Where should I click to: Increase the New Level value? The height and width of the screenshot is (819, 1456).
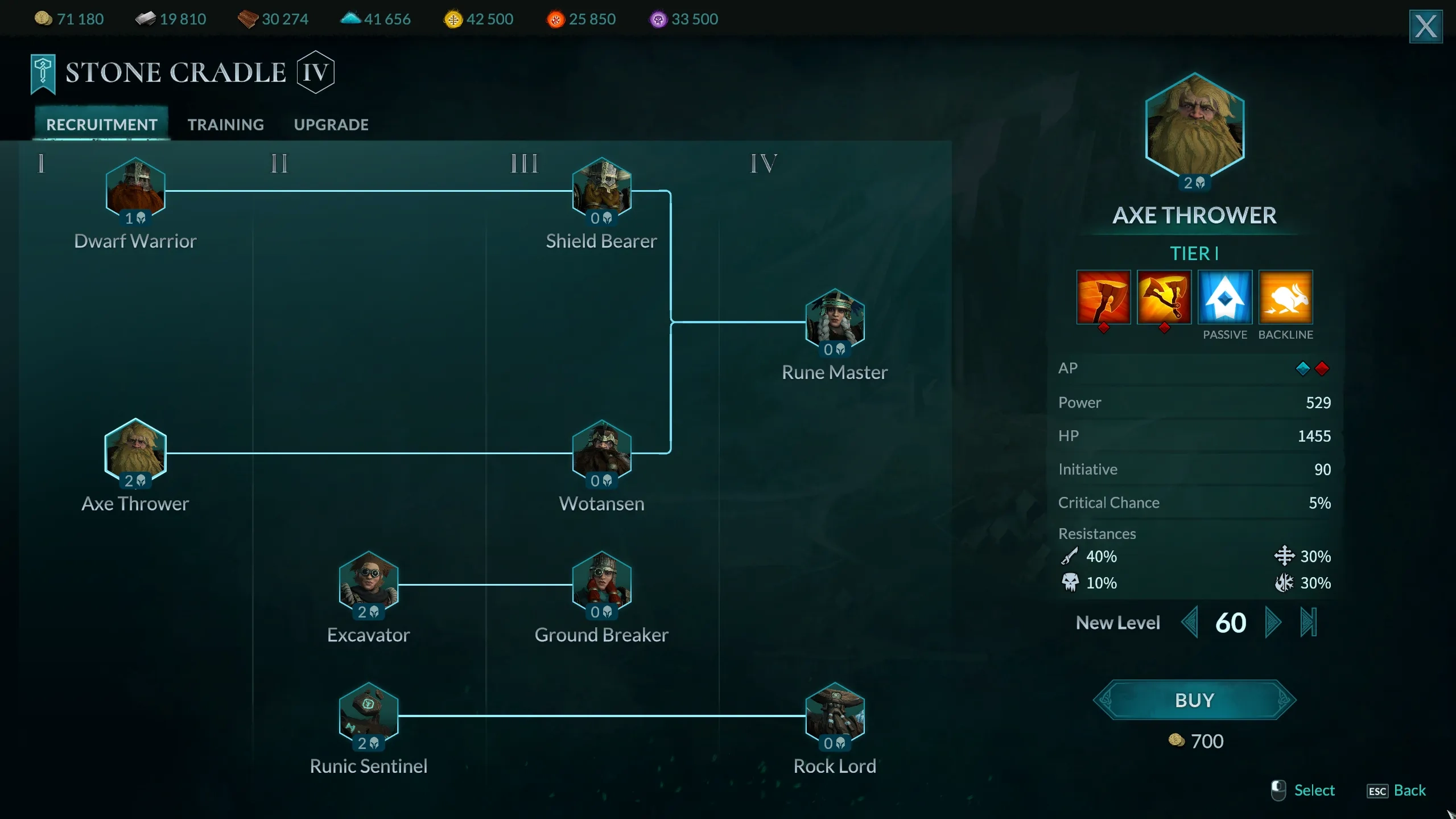pos(1272,622)
